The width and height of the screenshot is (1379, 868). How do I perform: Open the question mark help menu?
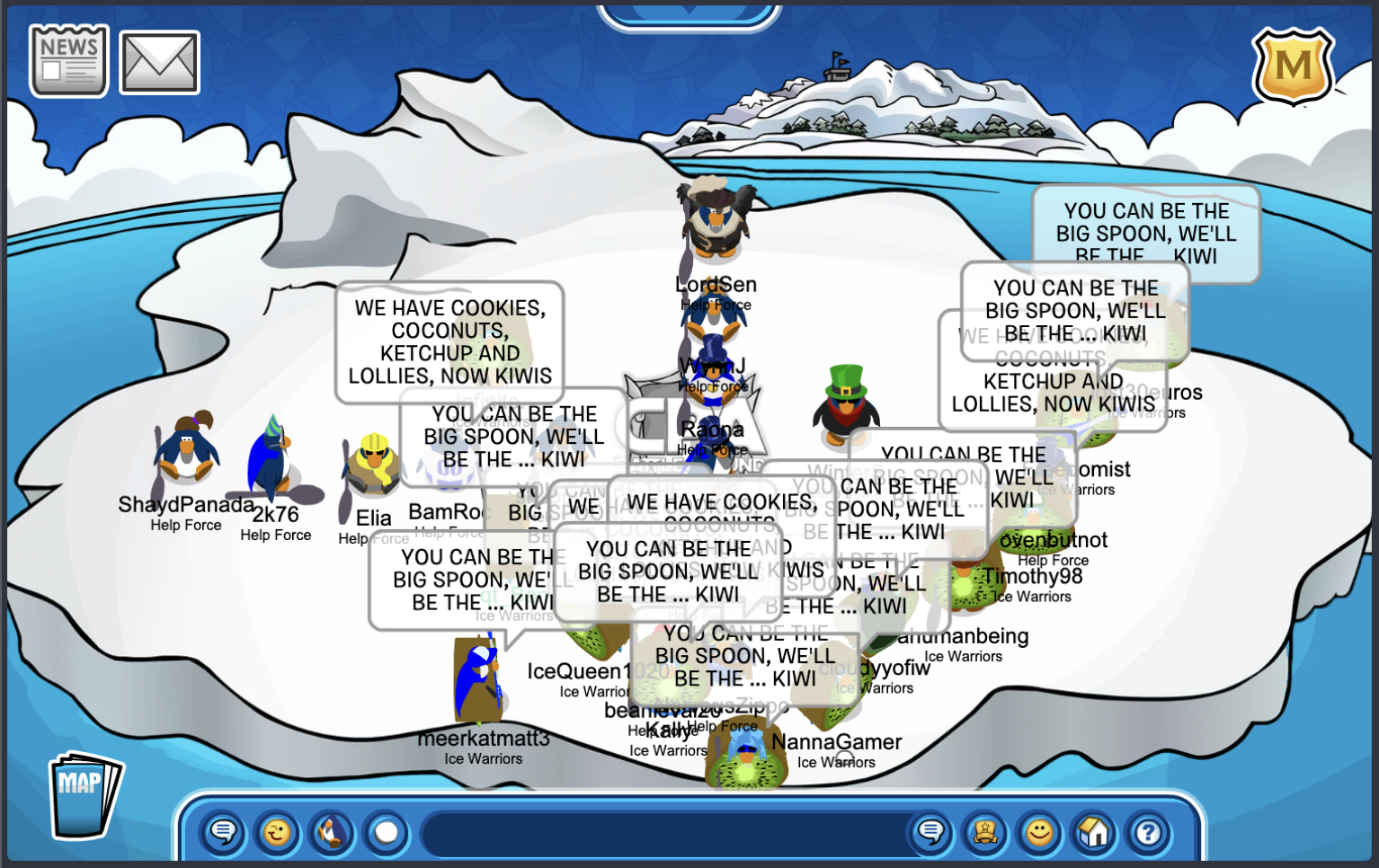[x=1148, y=833]
